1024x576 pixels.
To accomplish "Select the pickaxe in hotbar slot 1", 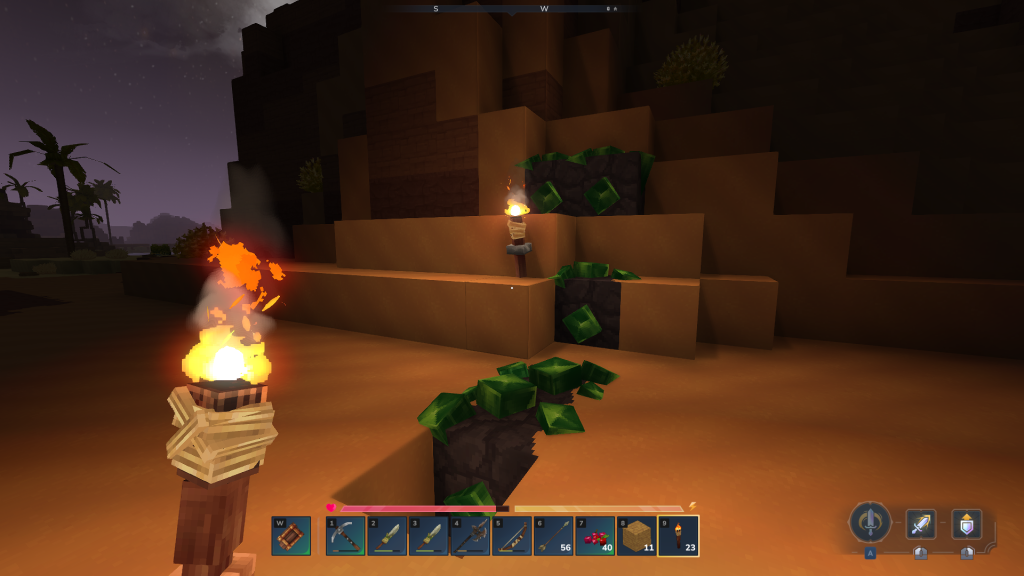I will click(345, 536).
